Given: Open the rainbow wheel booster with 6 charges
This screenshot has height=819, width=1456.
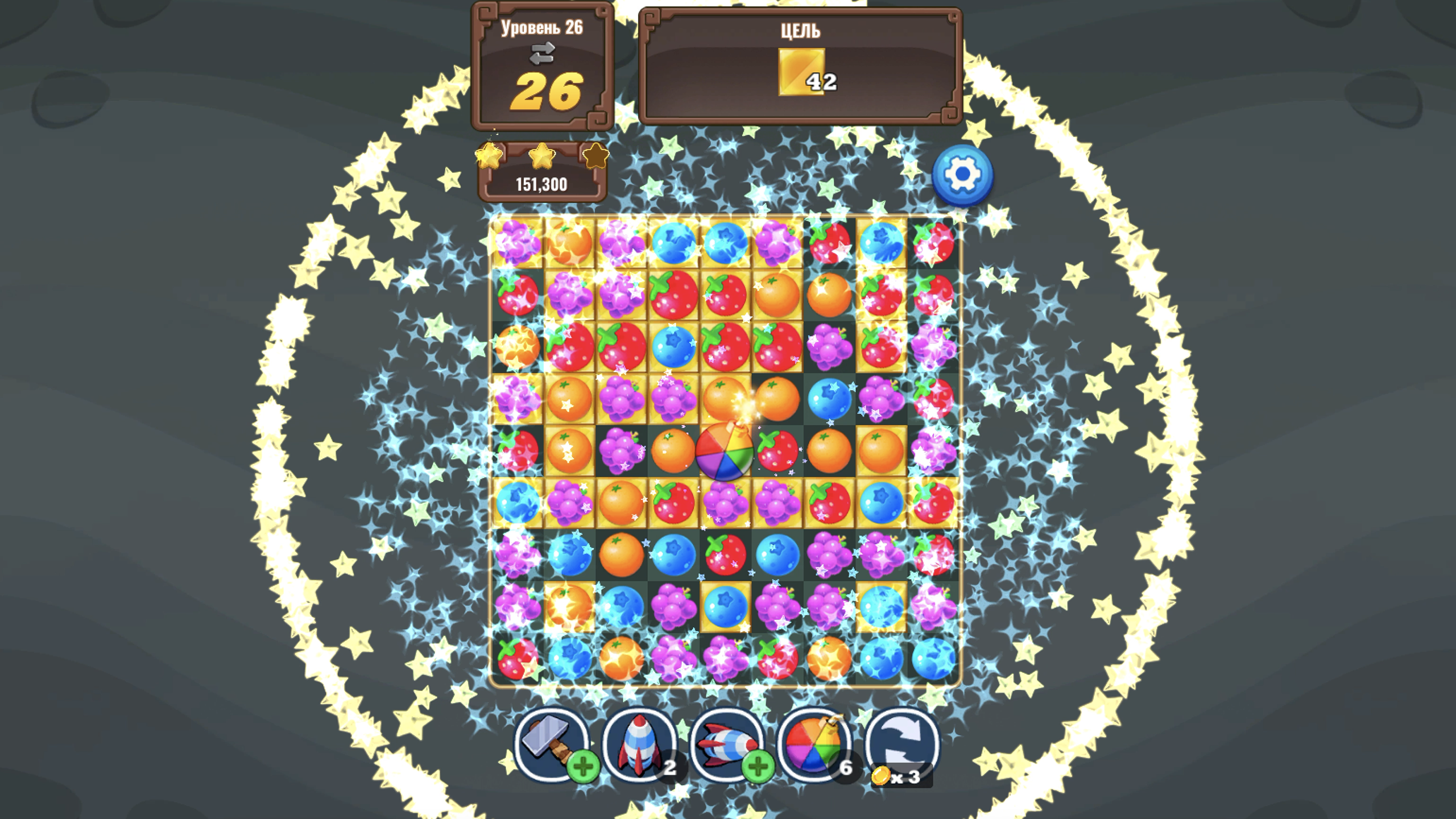Looking at the screenshot, I should tap(814, 745).
